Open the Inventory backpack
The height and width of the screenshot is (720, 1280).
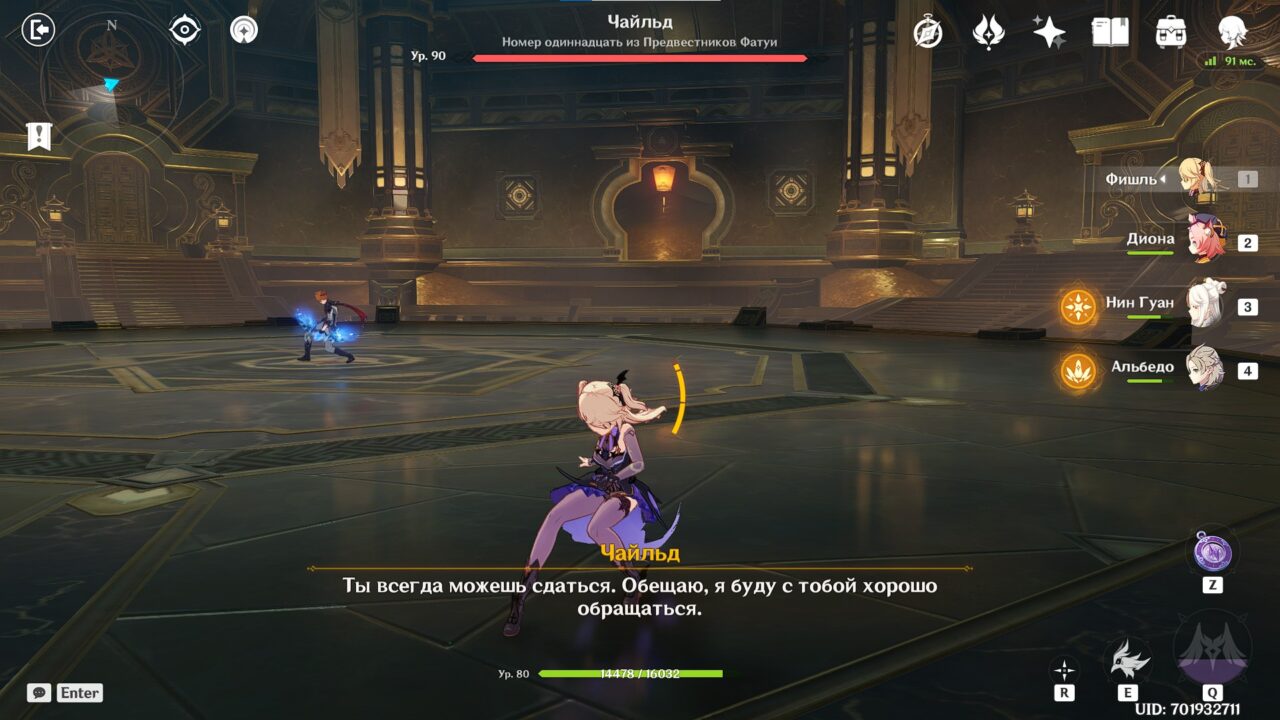(1171, 32)
